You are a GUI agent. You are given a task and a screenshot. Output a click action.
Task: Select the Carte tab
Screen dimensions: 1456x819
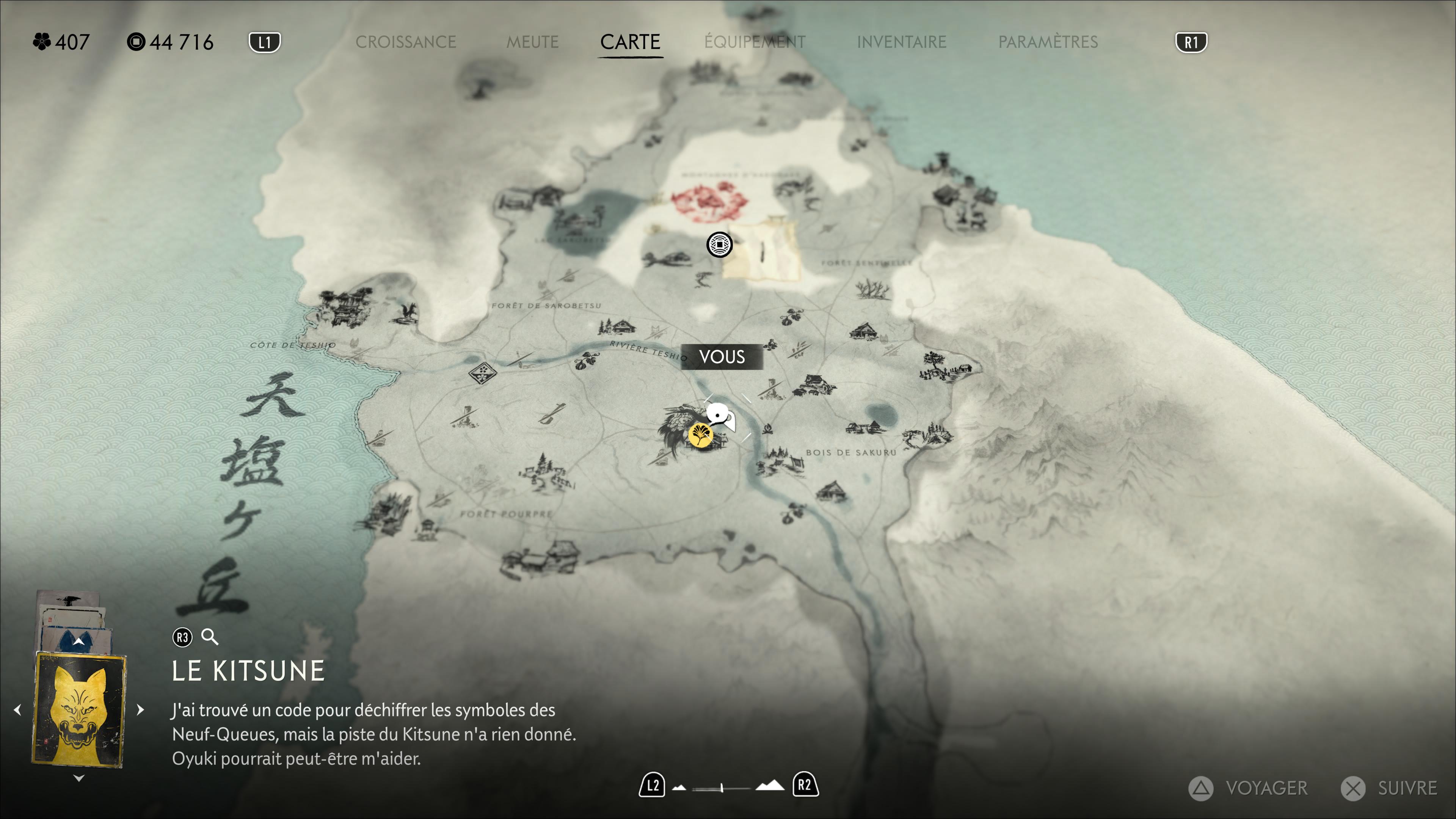(630, 42)
